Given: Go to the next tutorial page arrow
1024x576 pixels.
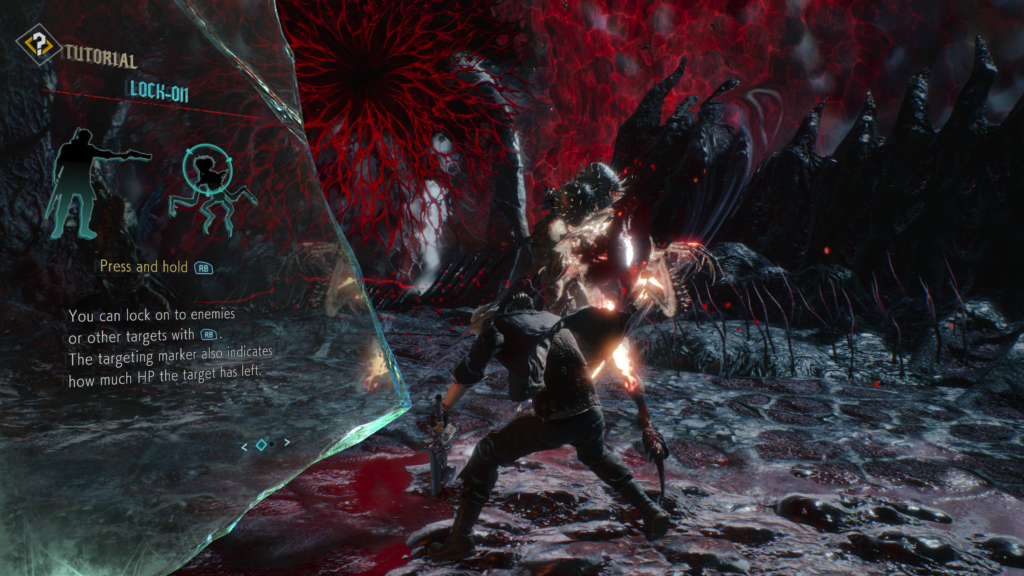Looking at the screenshot, I should (288, 442).
